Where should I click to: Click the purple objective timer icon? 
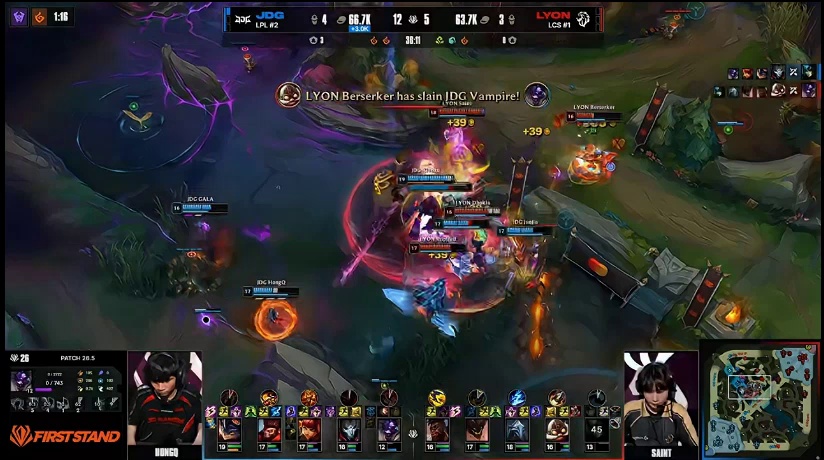[19, 16]
